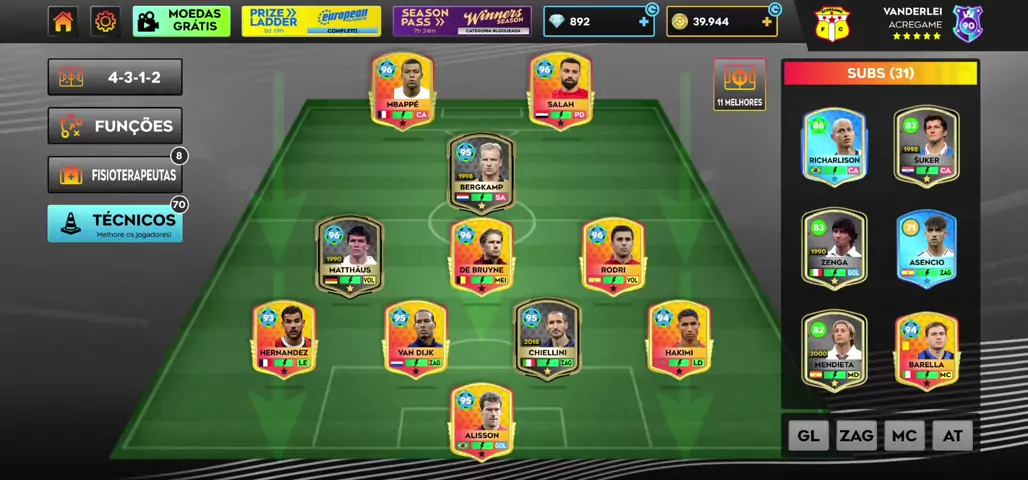Select the 11 Melhores auto lineup
Screen dimensions: 1028x480
click(739, 84)
